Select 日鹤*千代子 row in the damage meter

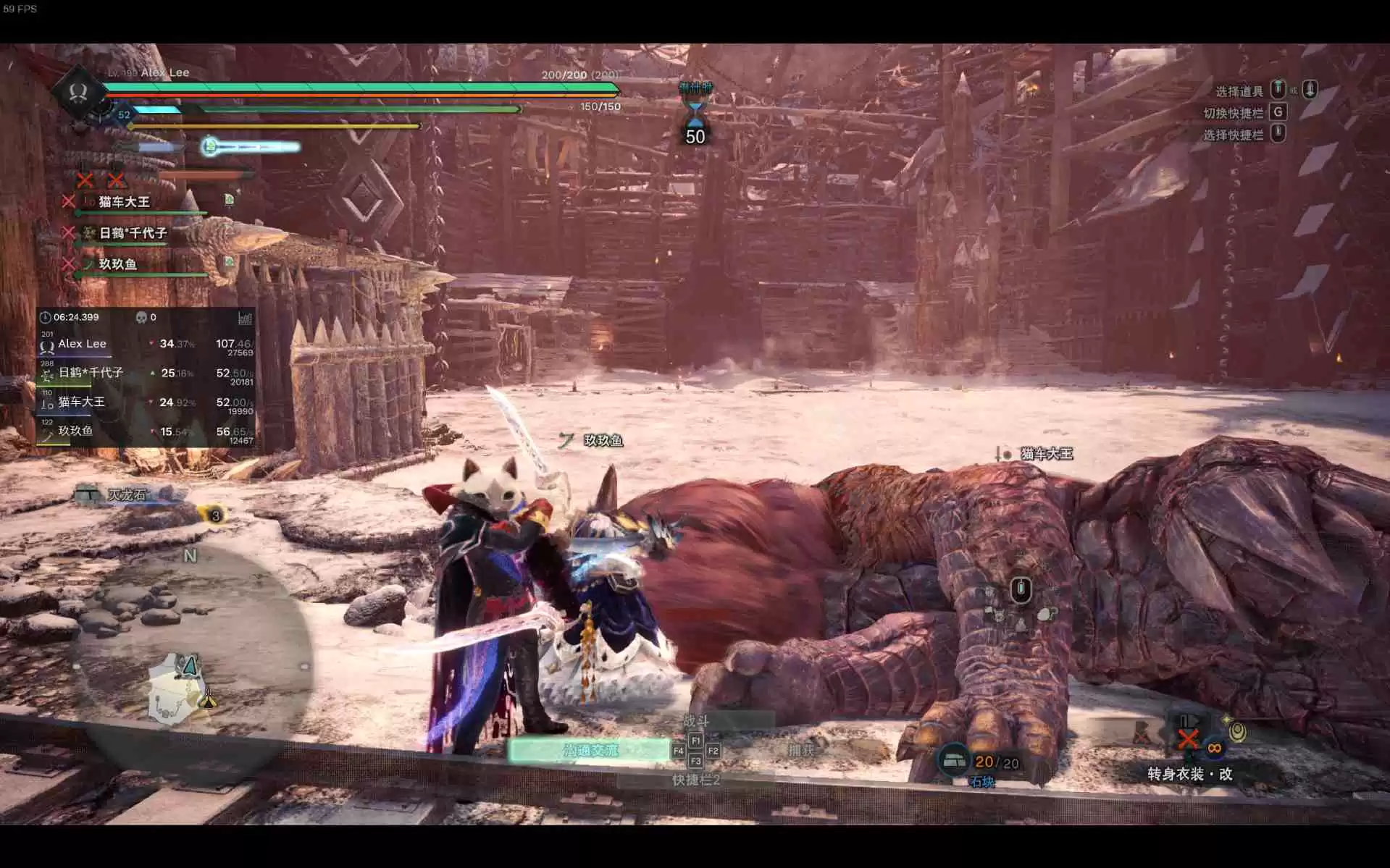[145, 374]
